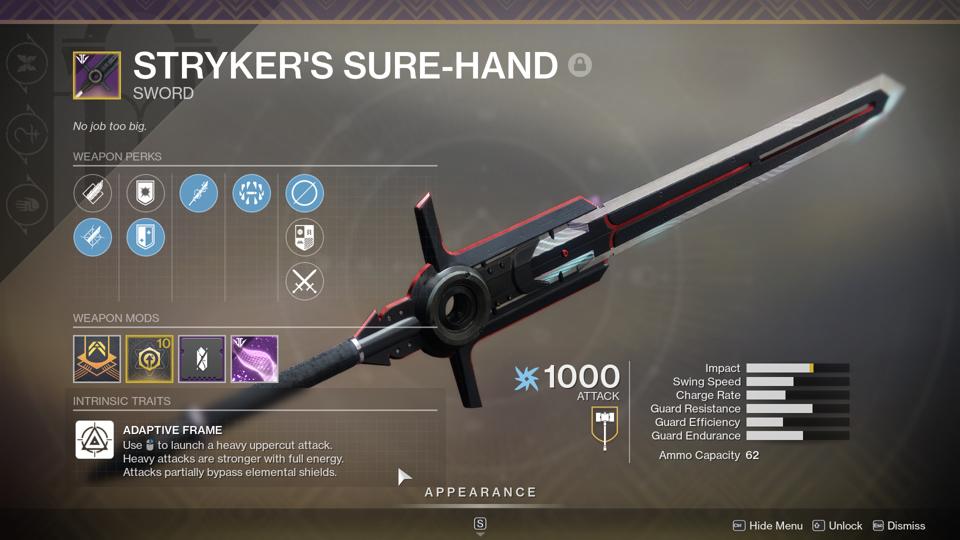Open the purple shader mod slot
Image resolution: width=960 pixels, height=540 pixels.
[255, 359]
